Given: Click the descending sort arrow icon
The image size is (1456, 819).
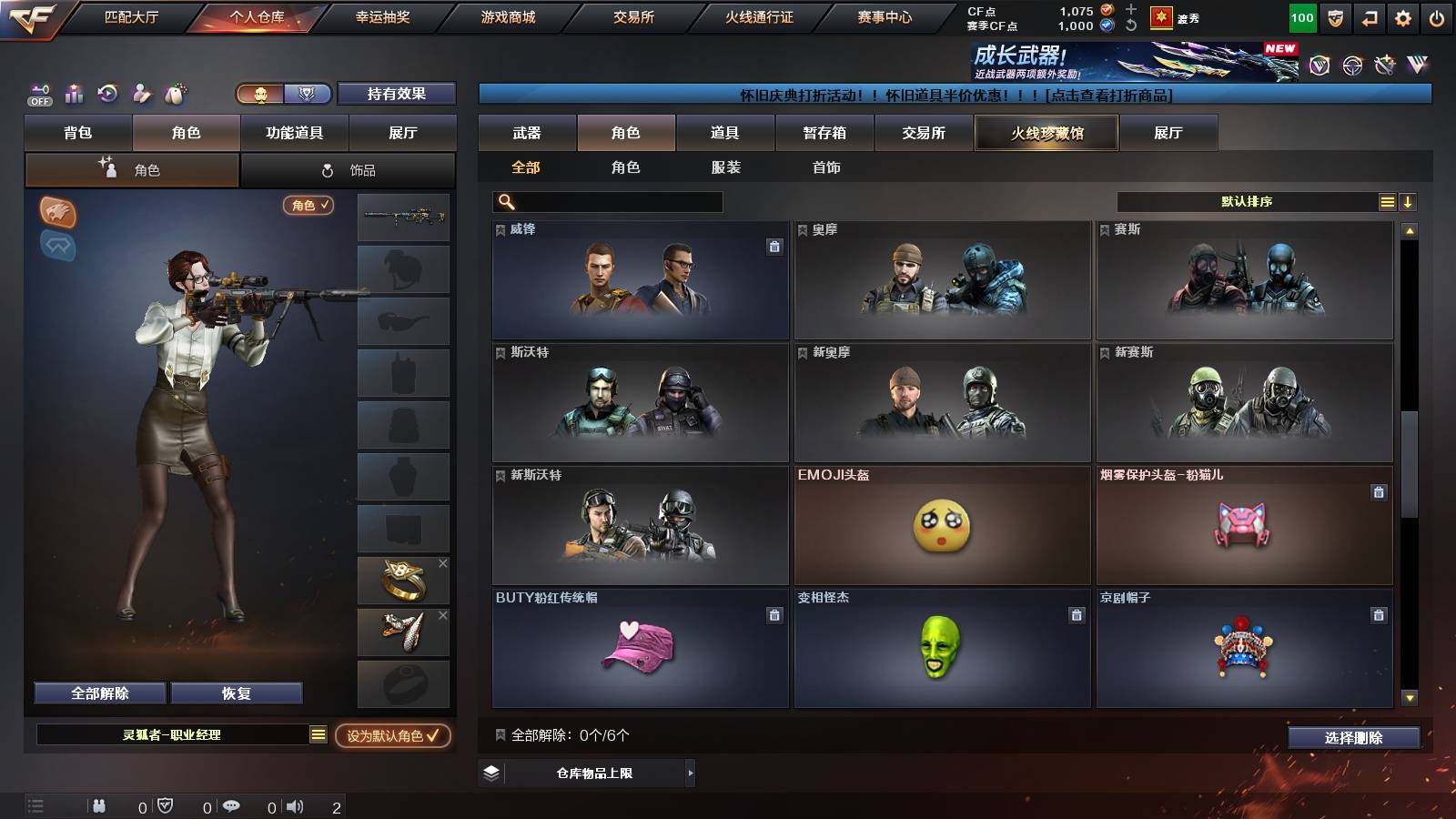Looking at the screenshot, I should 1408,201.
